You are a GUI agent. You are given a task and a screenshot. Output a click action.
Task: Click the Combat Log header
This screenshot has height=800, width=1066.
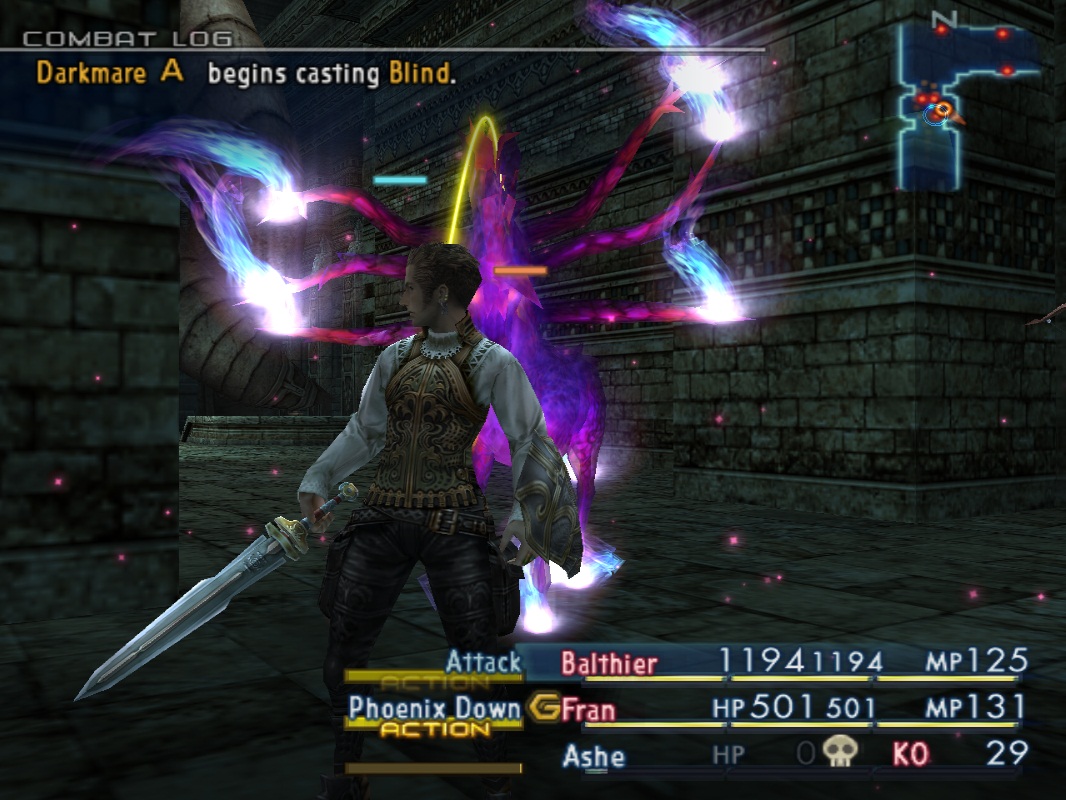tap(127, 40)
